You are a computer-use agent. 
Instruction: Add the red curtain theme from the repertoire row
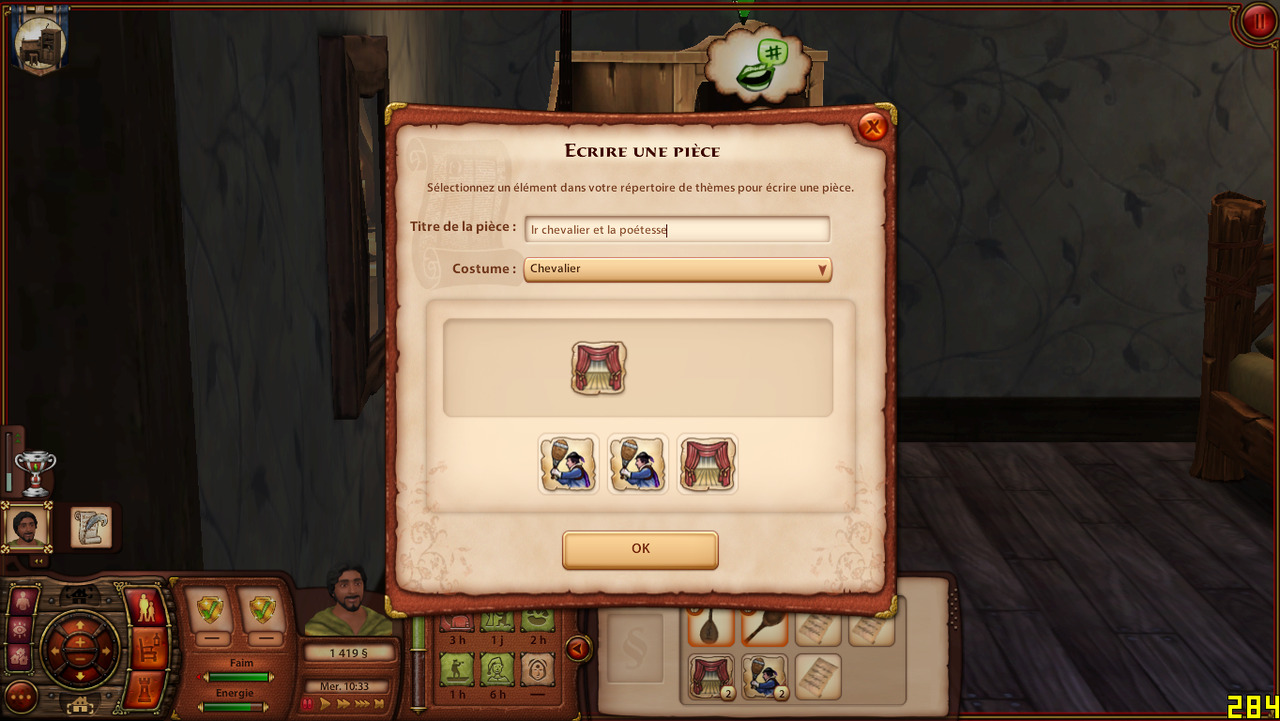pos(707,464)
